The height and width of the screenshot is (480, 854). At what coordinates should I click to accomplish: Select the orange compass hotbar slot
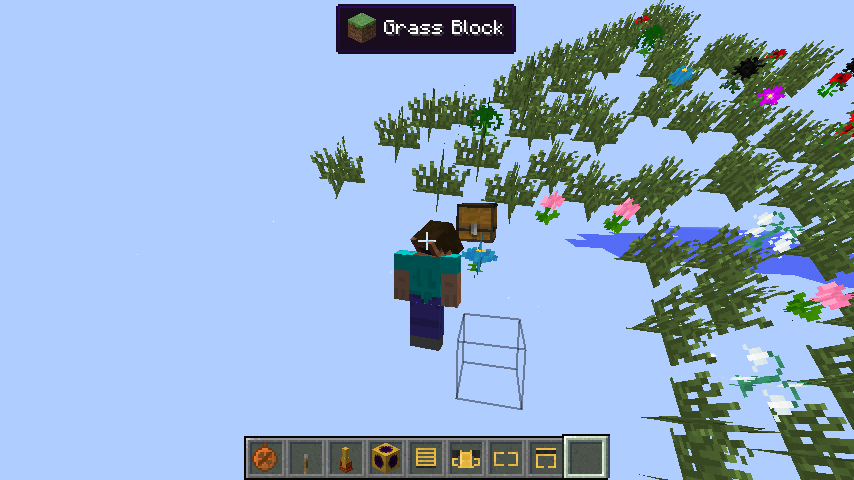point(265,459)
